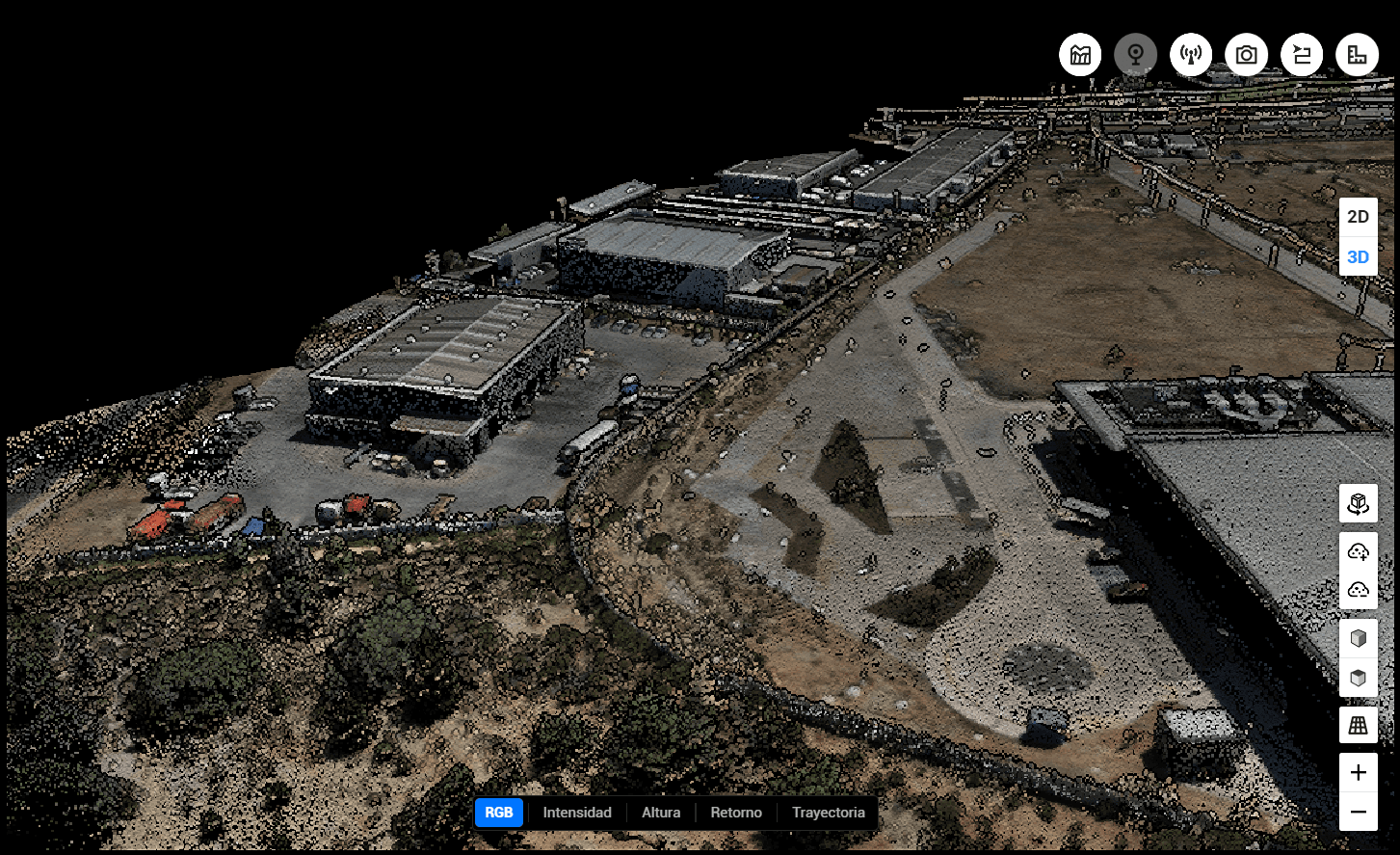This screenshot has height=855, width=1400.
Task: Enable the 3D view mode
Action: pyautogui.click(x=1358, y=256)
